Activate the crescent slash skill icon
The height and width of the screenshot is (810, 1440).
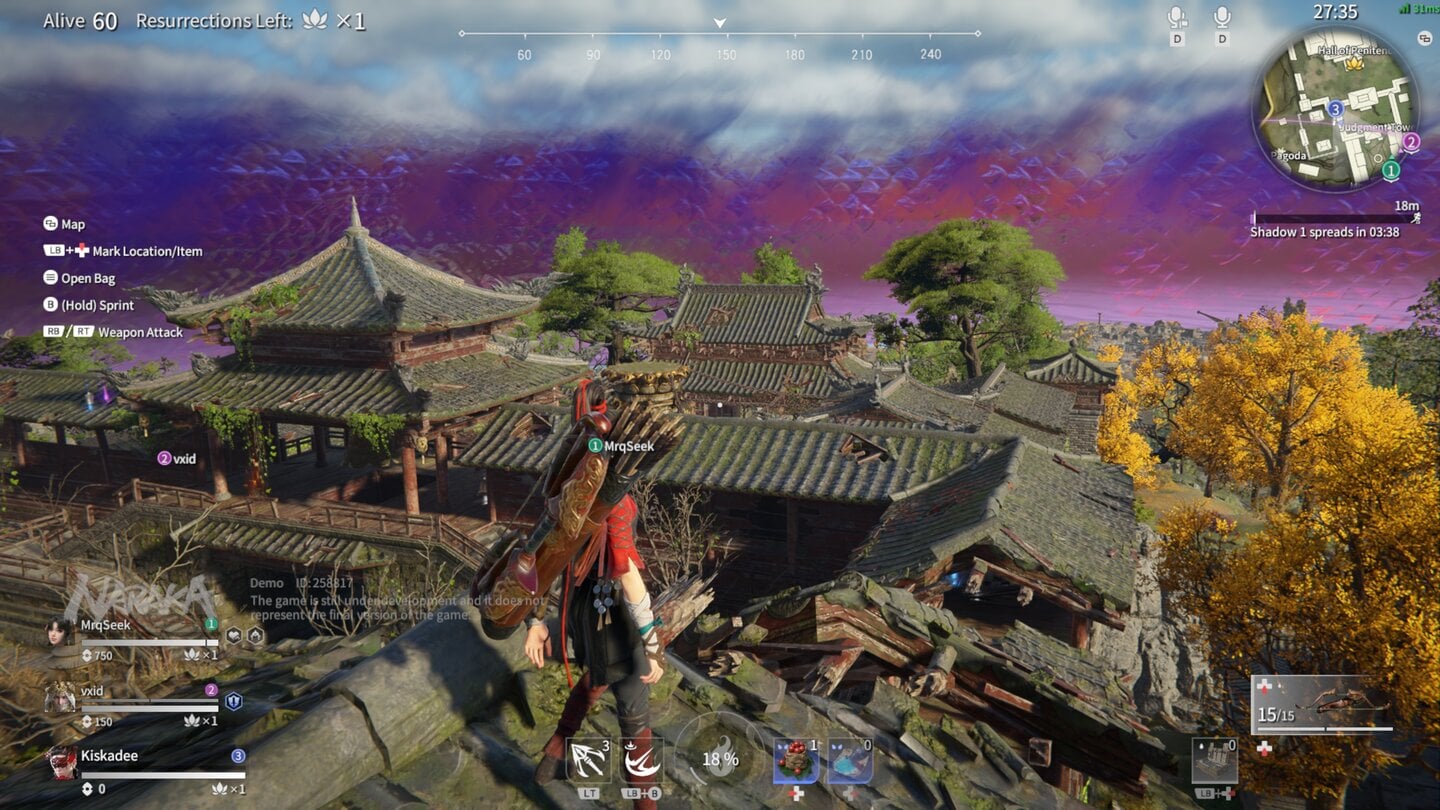pyautogui.click(x=641, y=761)
